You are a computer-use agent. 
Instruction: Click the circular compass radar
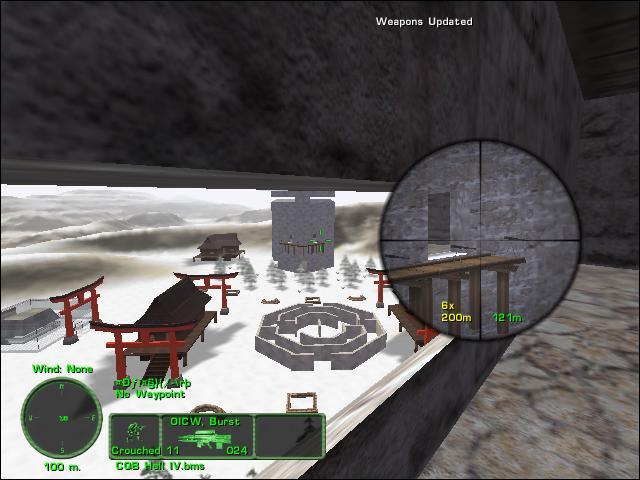(x=62, y=417)
